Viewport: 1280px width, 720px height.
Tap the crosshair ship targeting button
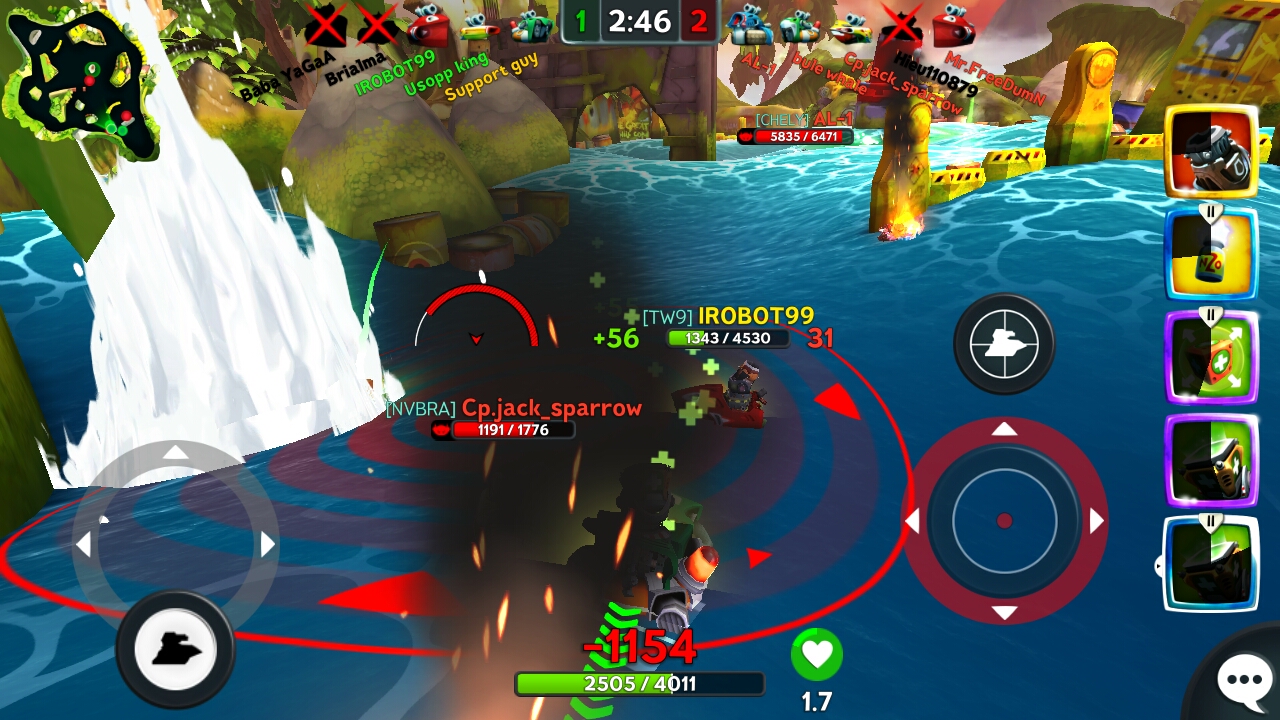point(1004,344)
